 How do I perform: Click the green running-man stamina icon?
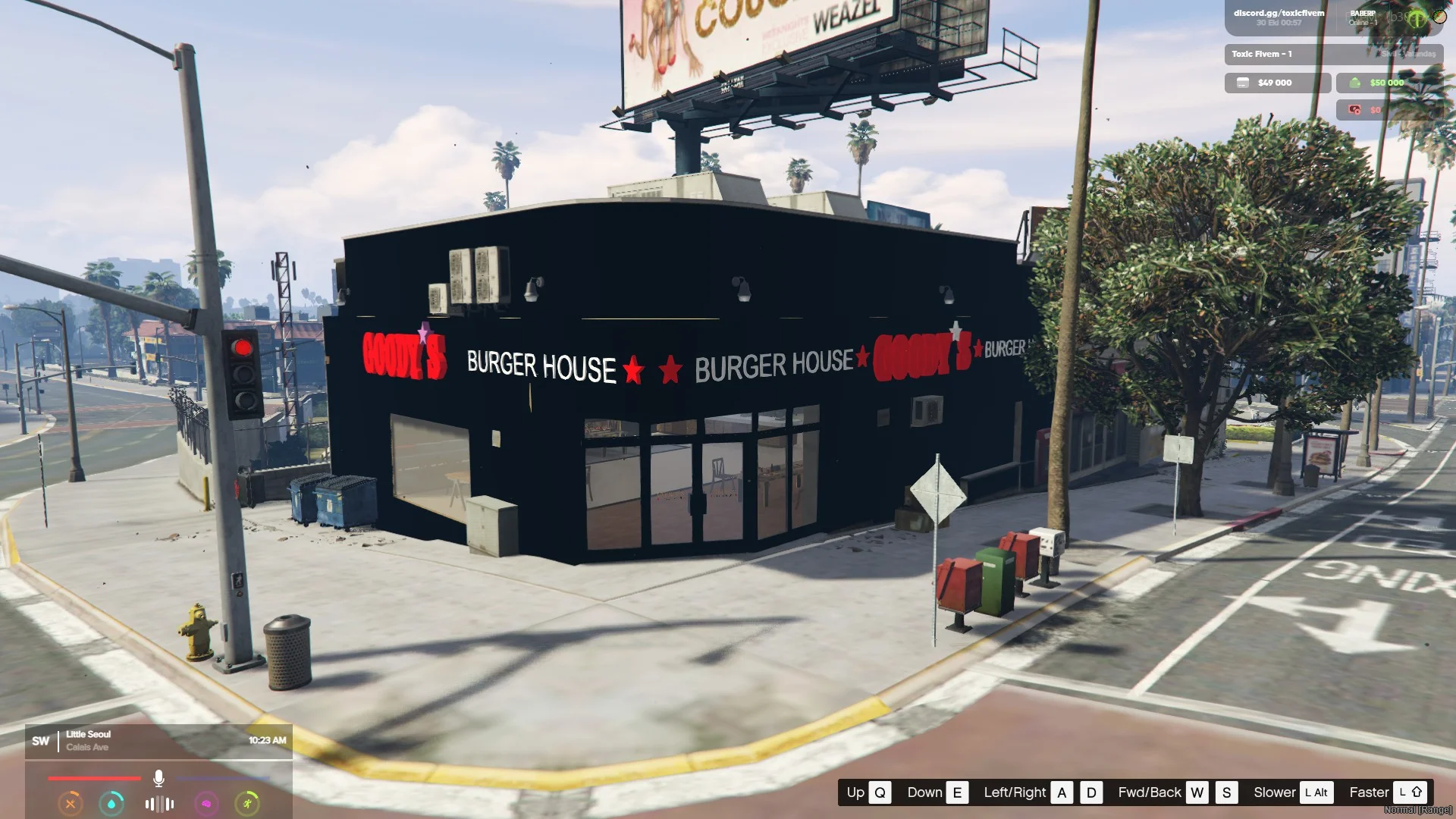tap(247, 803)
